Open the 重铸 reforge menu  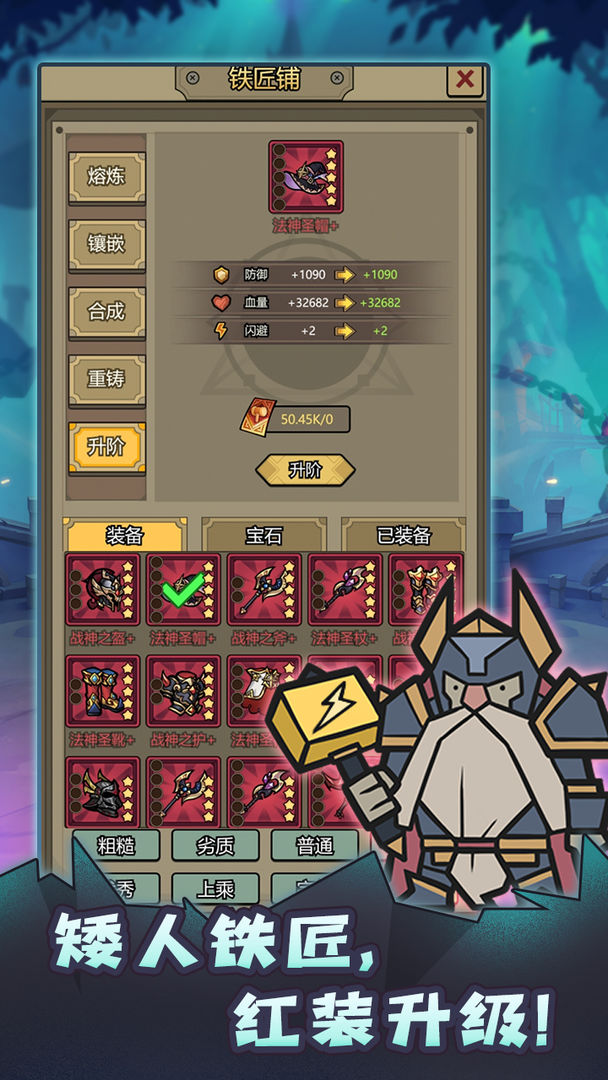point(106,379)
